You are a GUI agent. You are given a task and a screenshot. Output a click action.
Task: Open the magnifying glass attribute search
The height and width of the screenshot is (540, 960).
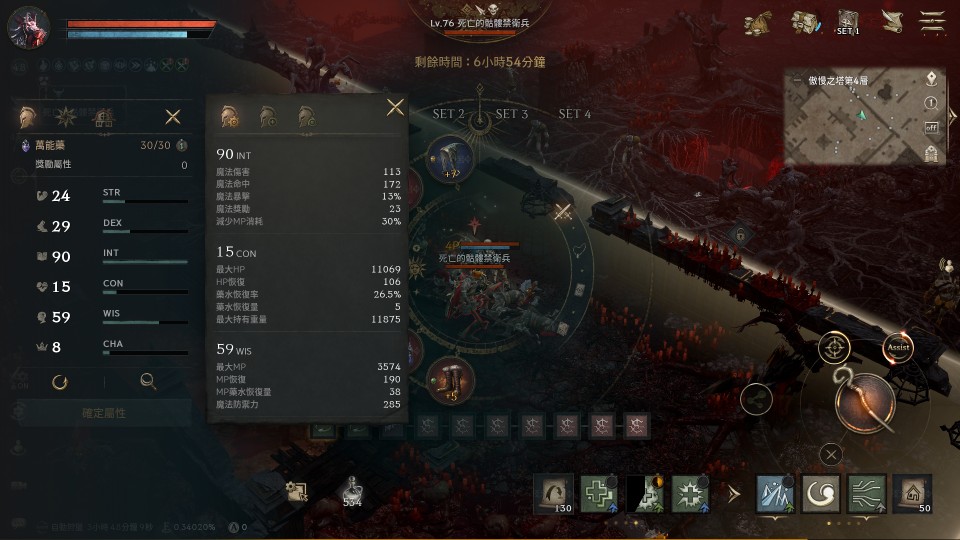148,381
